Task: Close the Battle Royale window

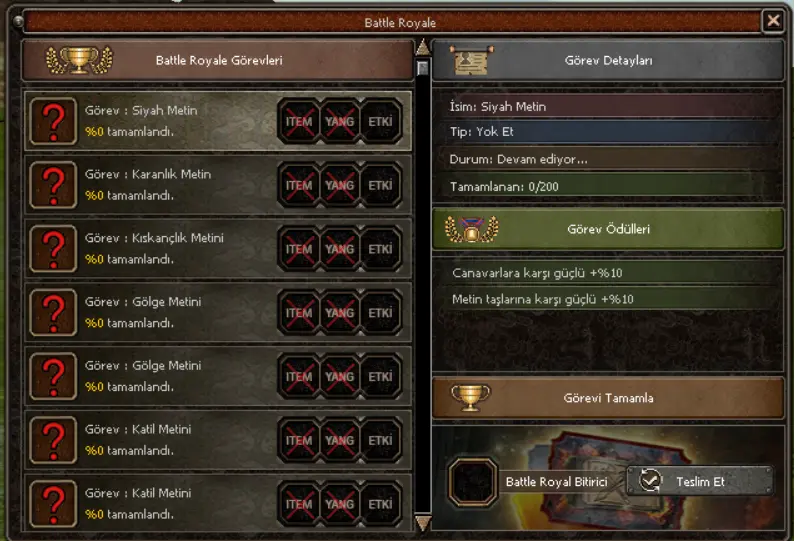Action: click(772, 20)
